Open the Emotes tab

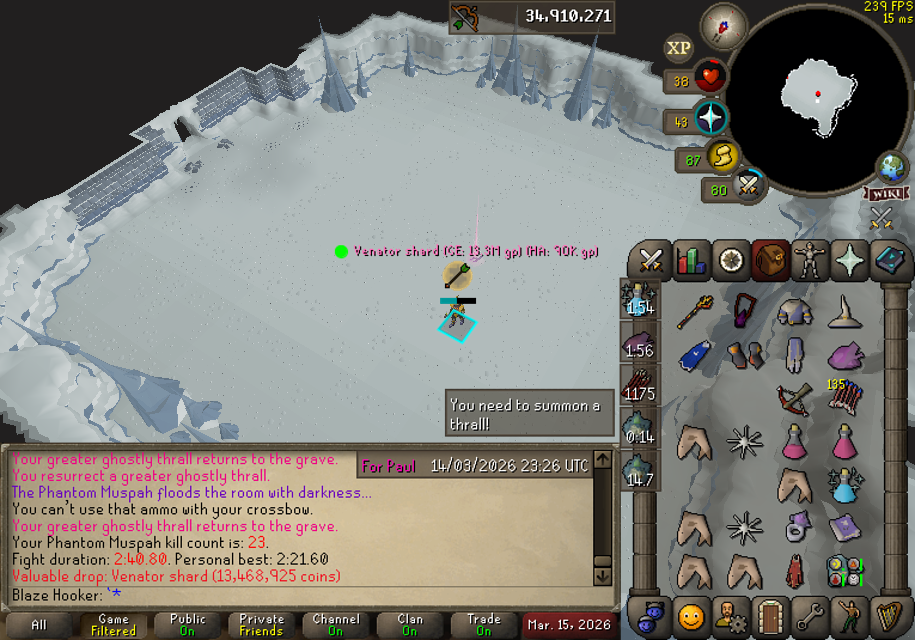(847, 616)
